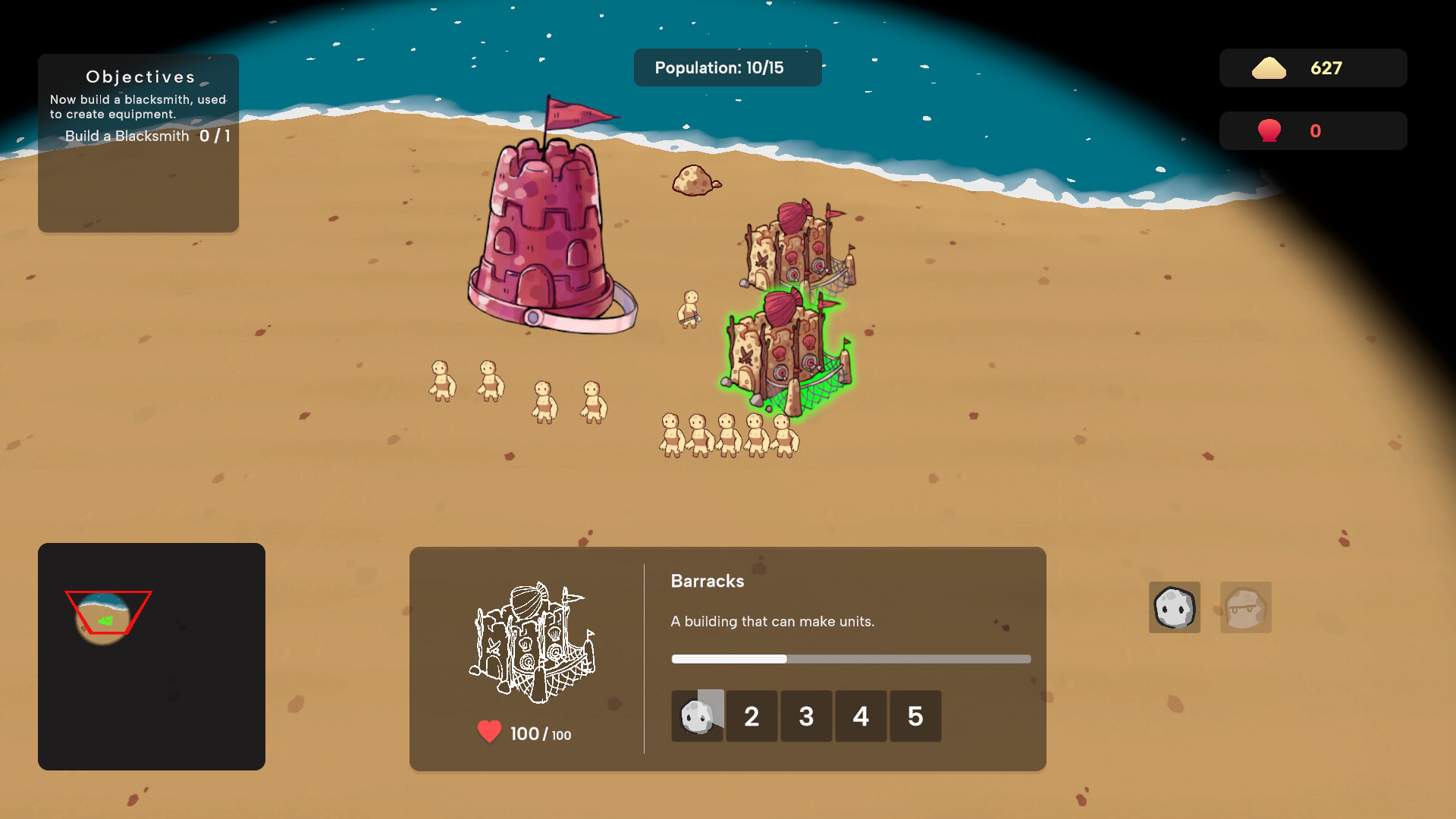Image resolution: width=1456 pixels, height=819 pixels.
Task: Queue a unit in training slot 2
Action: point(752,716)
